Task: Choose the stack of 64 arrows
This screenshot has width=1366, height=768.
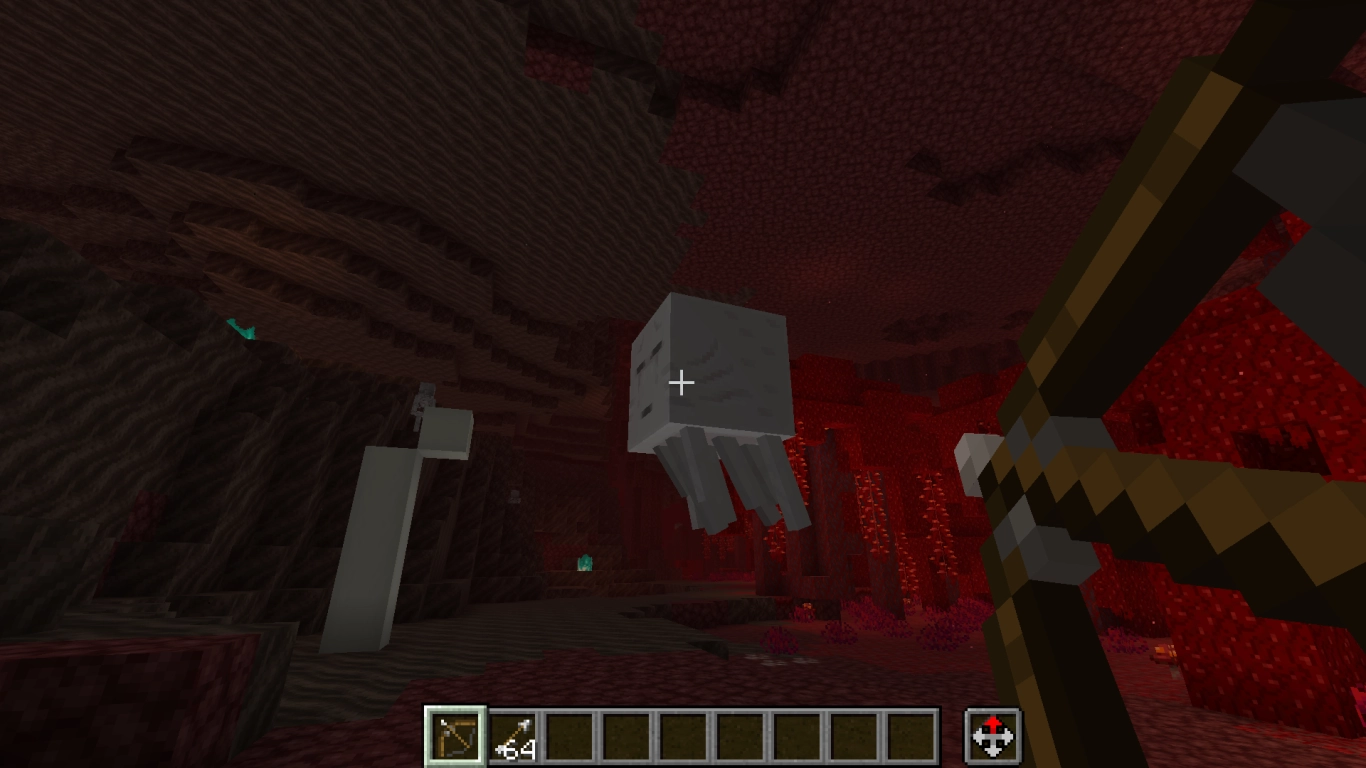Action: point(514,737)
